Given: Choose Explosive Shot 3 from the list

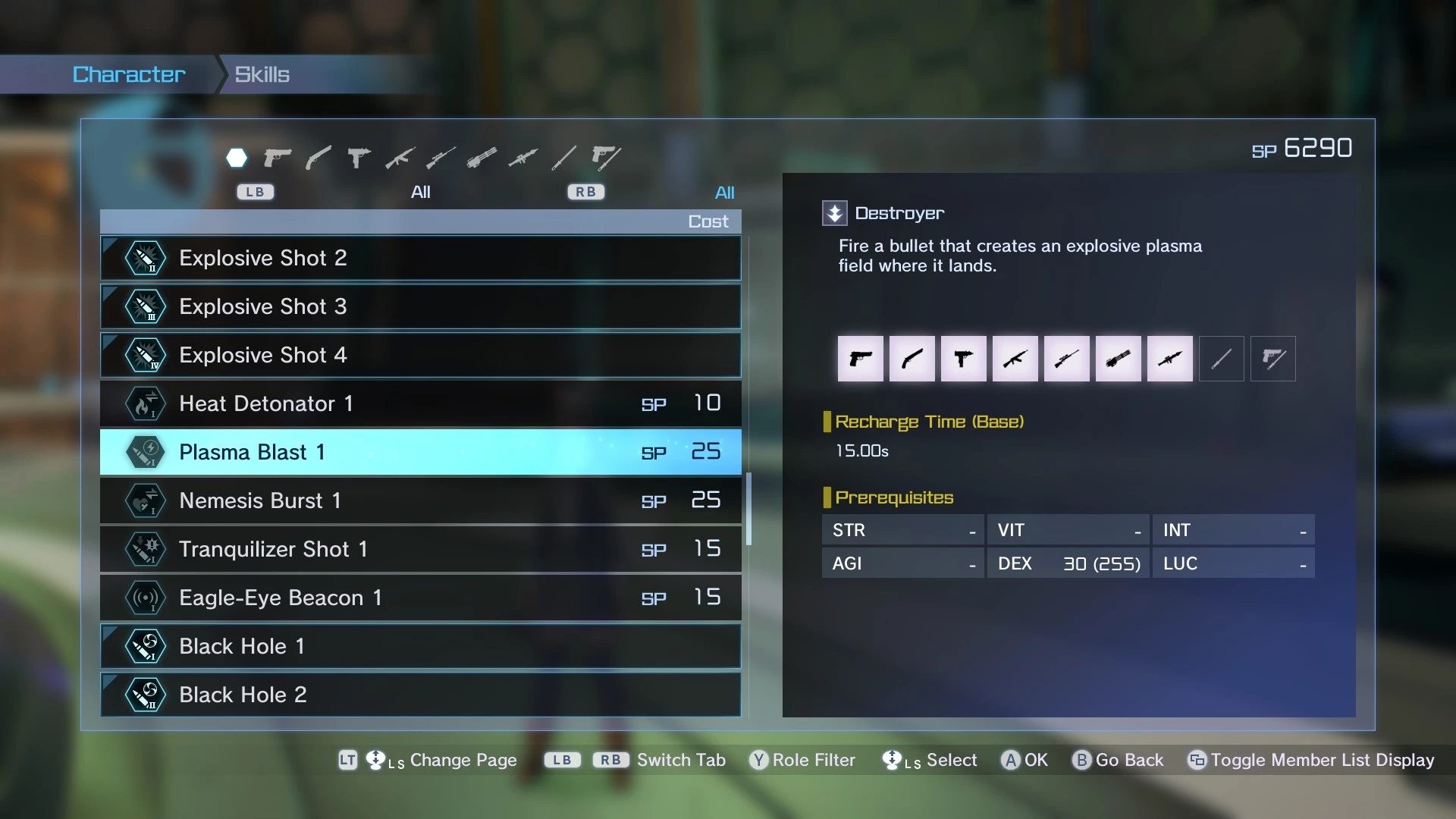Looking at the screenshot, I should 420,306.
